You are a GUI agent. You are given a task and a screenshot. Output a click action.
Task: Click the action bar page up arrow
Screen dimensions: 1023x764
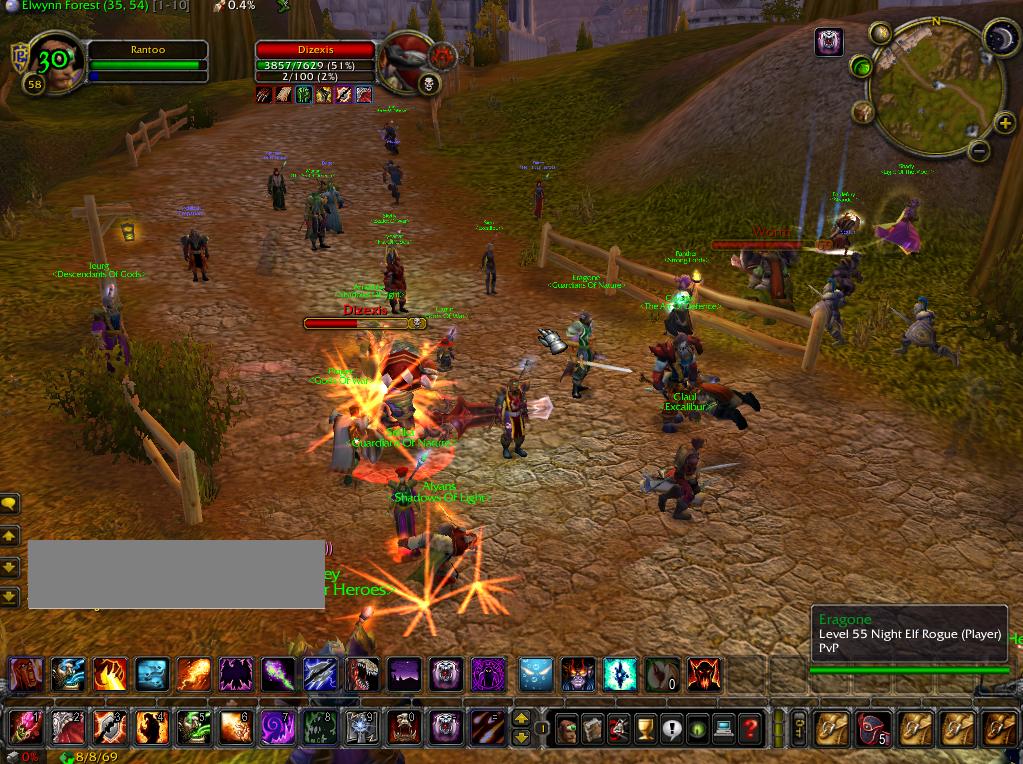tap(520, 719)
